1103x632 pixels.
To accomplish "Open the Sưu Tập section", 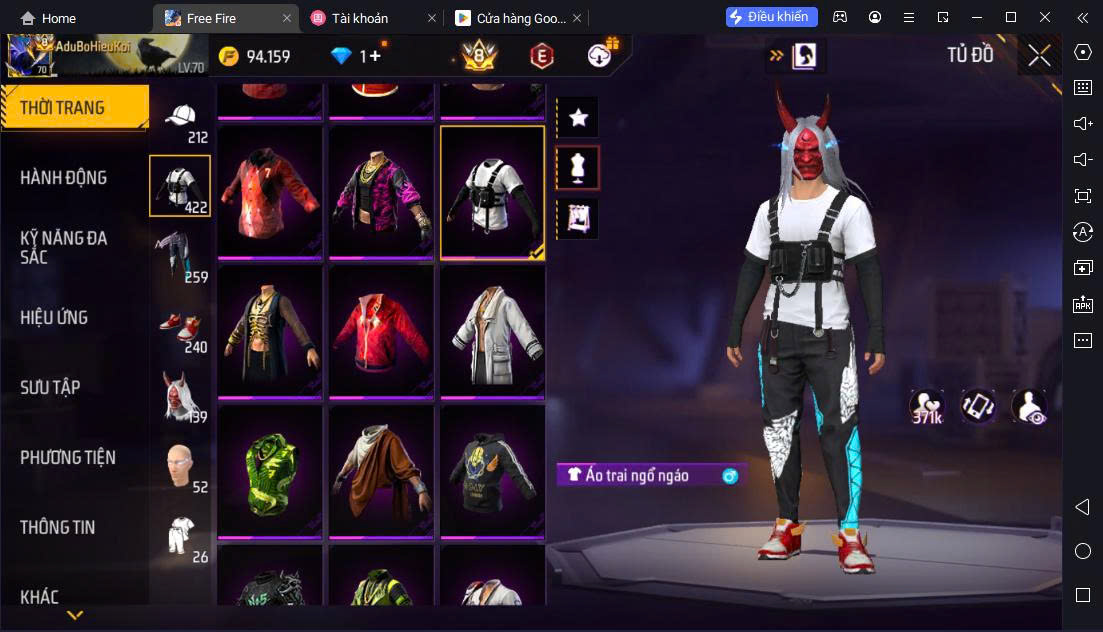I will pos(50,388).
